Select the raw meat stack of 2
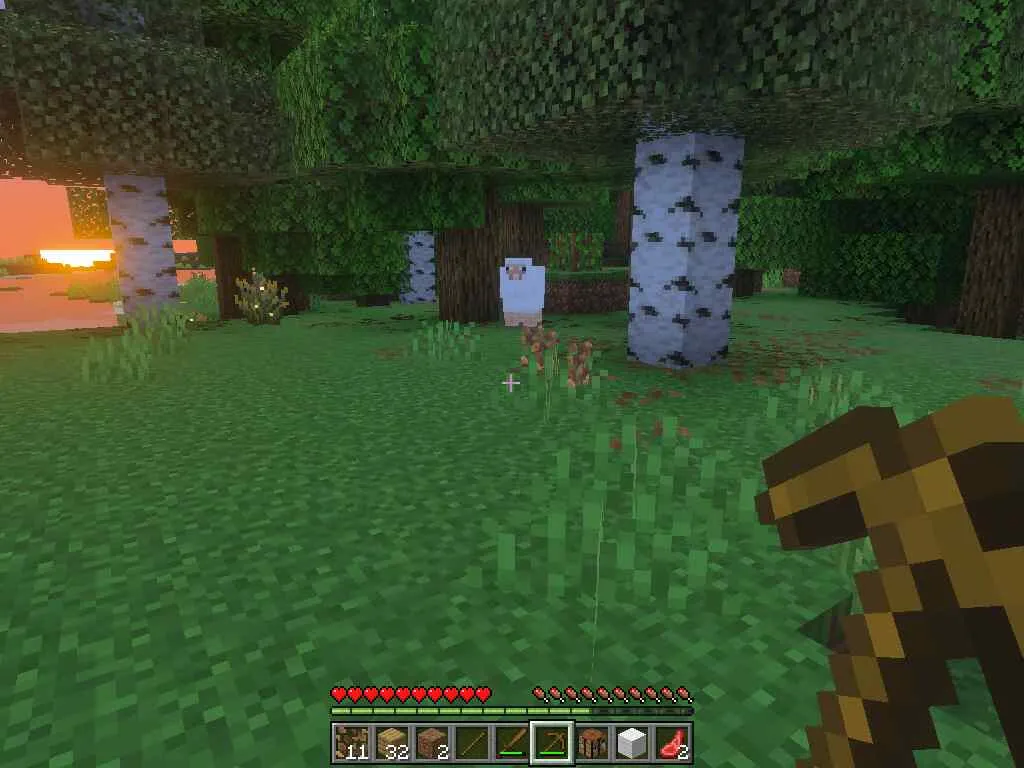This screenshot has height=768, width=1024. tap(671, 742)
